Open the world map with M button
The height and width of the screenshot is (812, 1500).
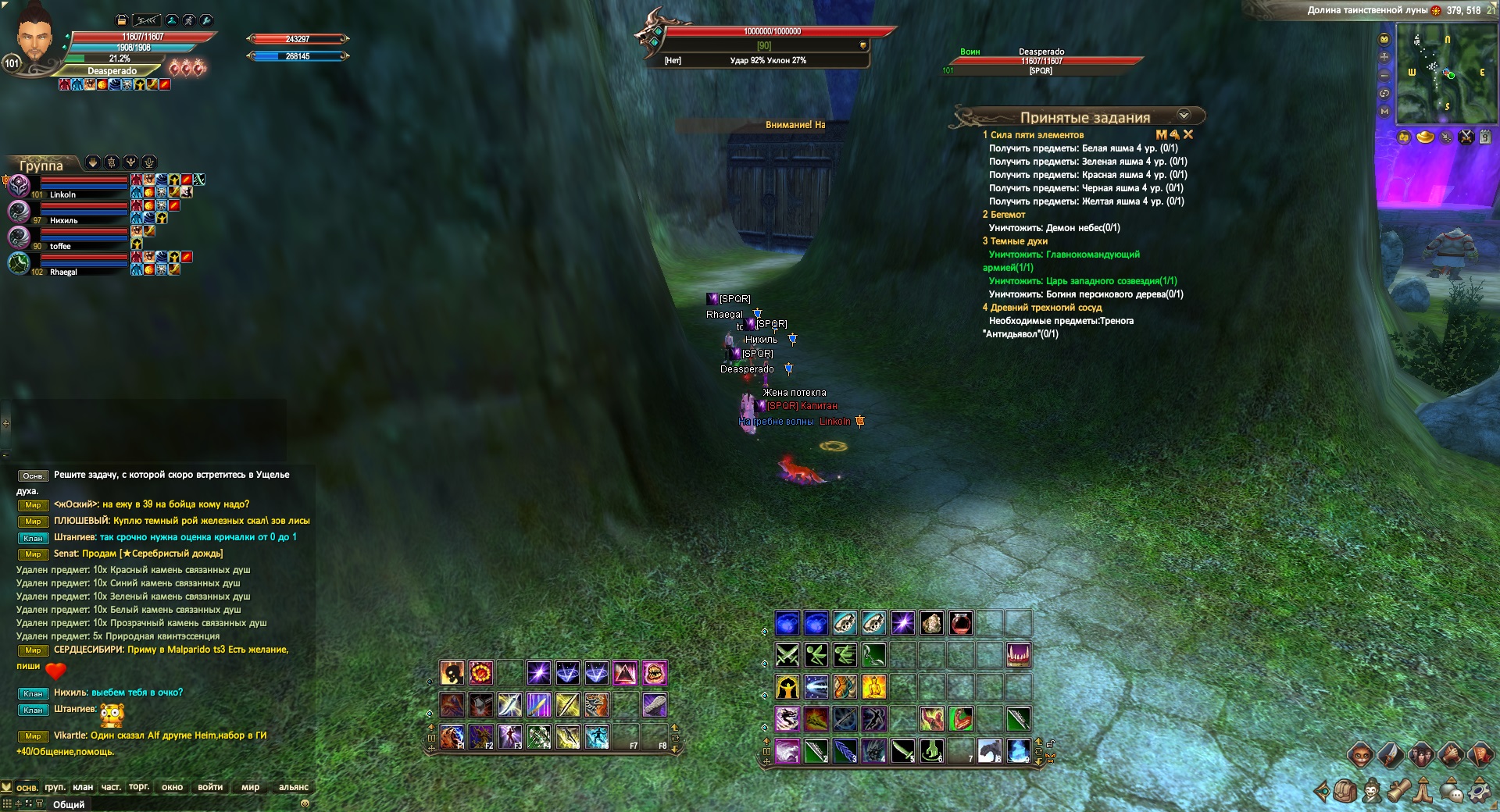tap(1384, 111)
